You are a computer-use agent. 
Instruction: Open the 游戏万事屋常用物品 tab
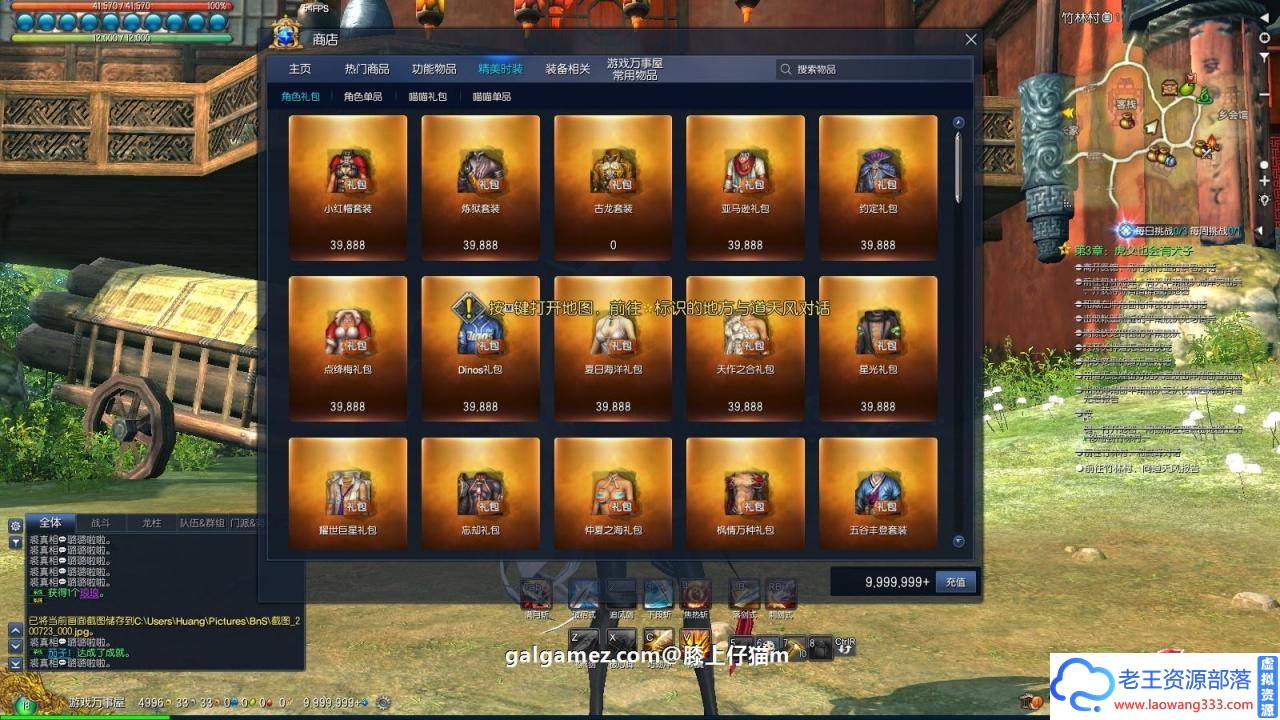[x=635, y=69]
